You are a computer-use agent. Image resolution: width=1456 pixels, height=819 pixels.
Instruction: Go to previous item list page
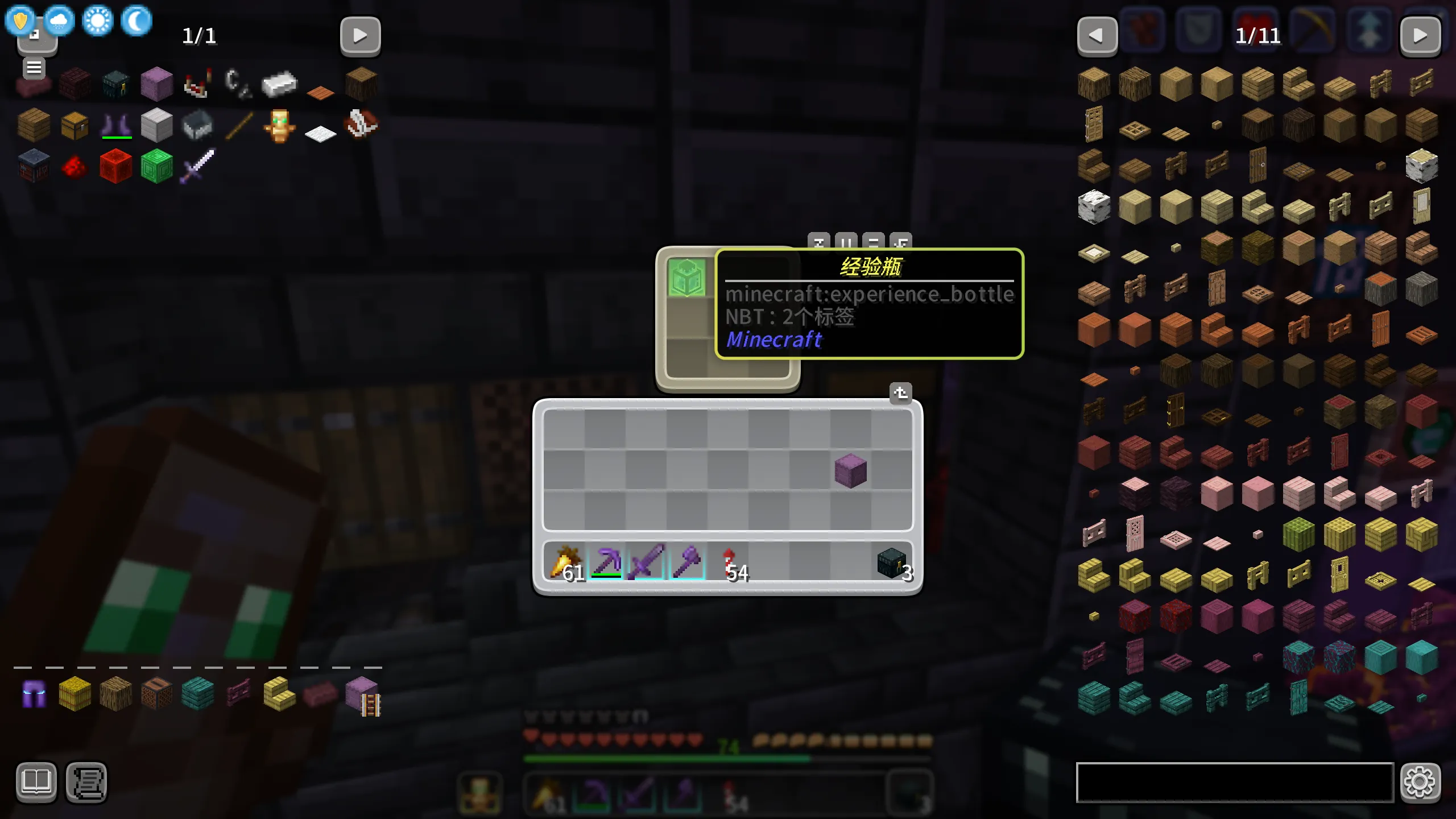[1097, 36]
